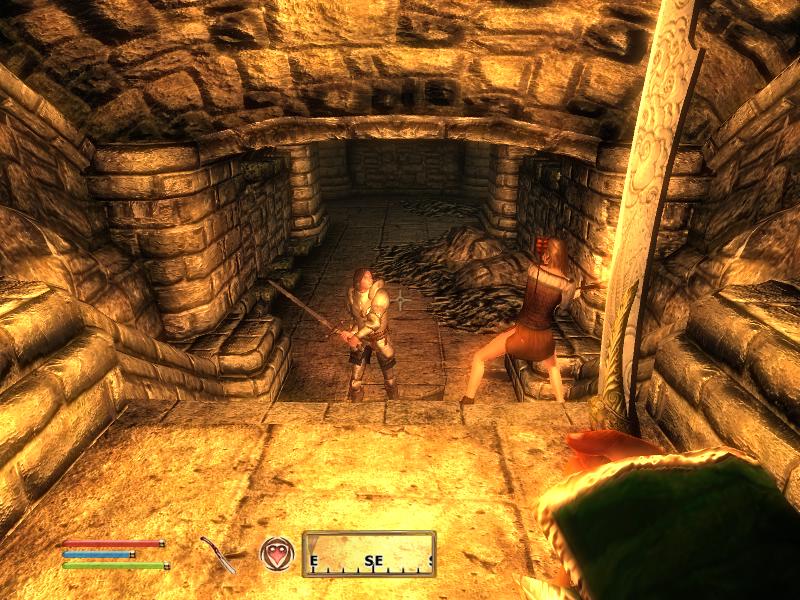Click the equipped weapon icon
Screen dimensions: 800x600
pyautogui.click(x=218, y=555)
